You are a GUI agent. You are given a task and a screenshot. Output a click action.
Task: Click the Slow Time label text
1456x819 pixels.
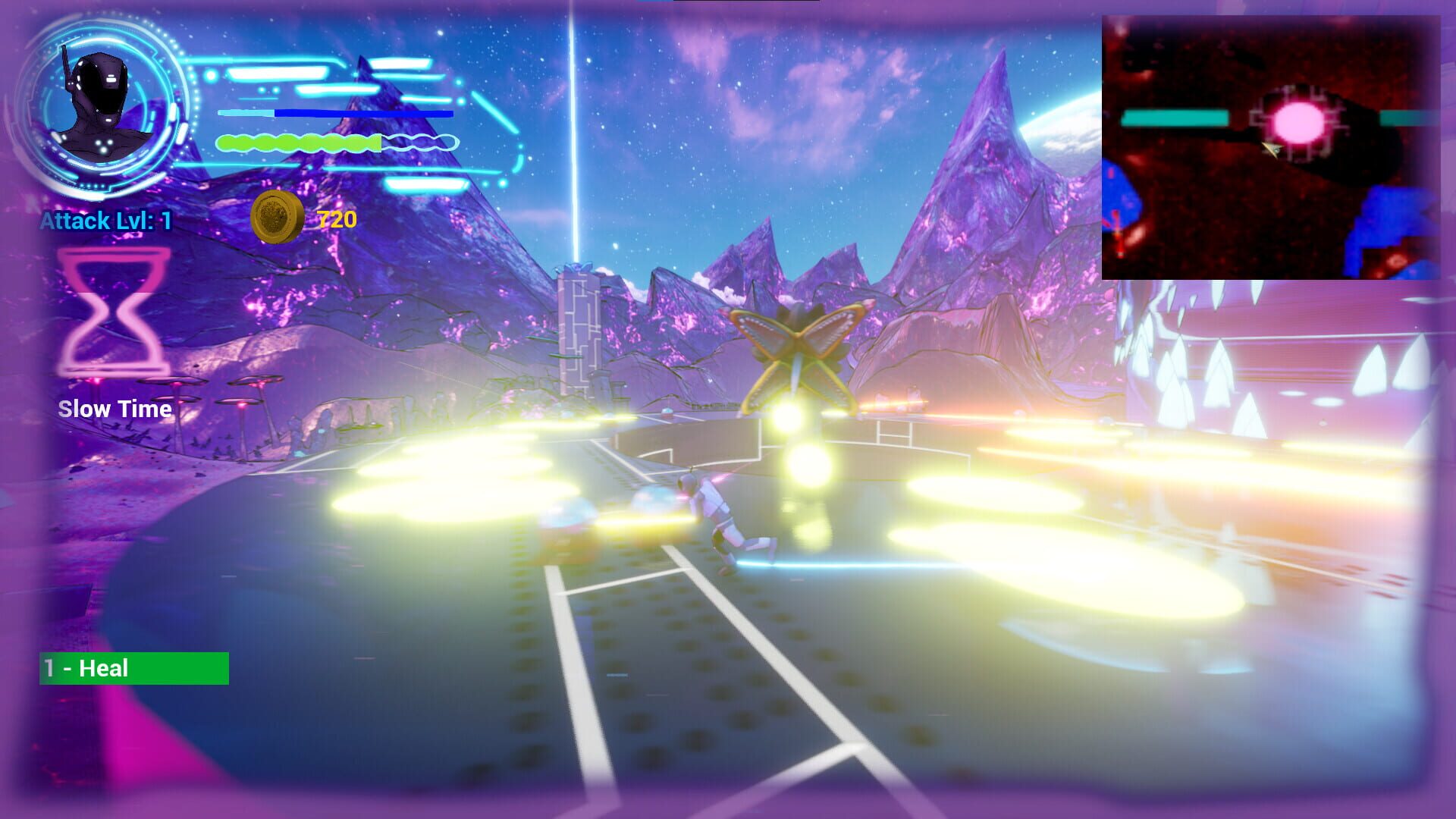115,410
